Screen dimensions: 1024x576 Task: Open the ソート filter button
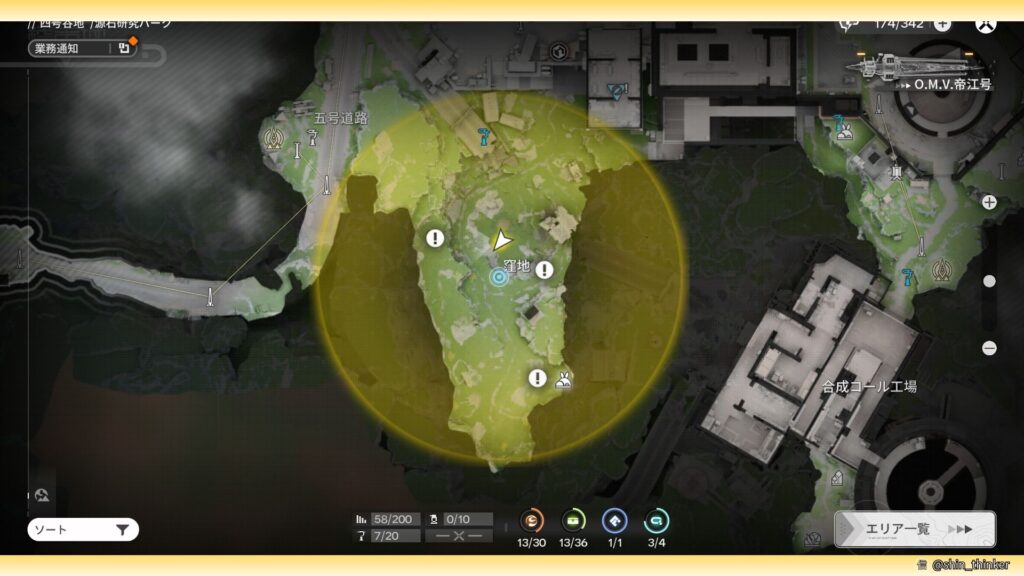(x=83, y=530)
